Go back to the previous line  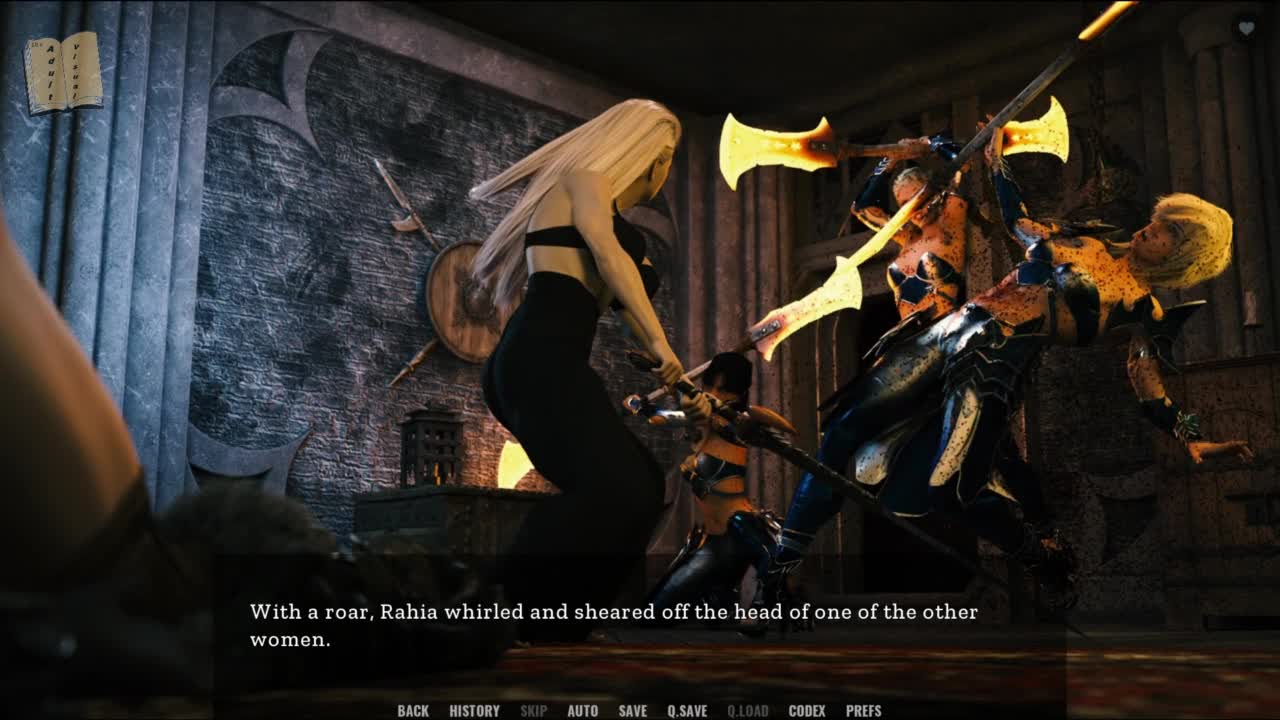point(413,711)
